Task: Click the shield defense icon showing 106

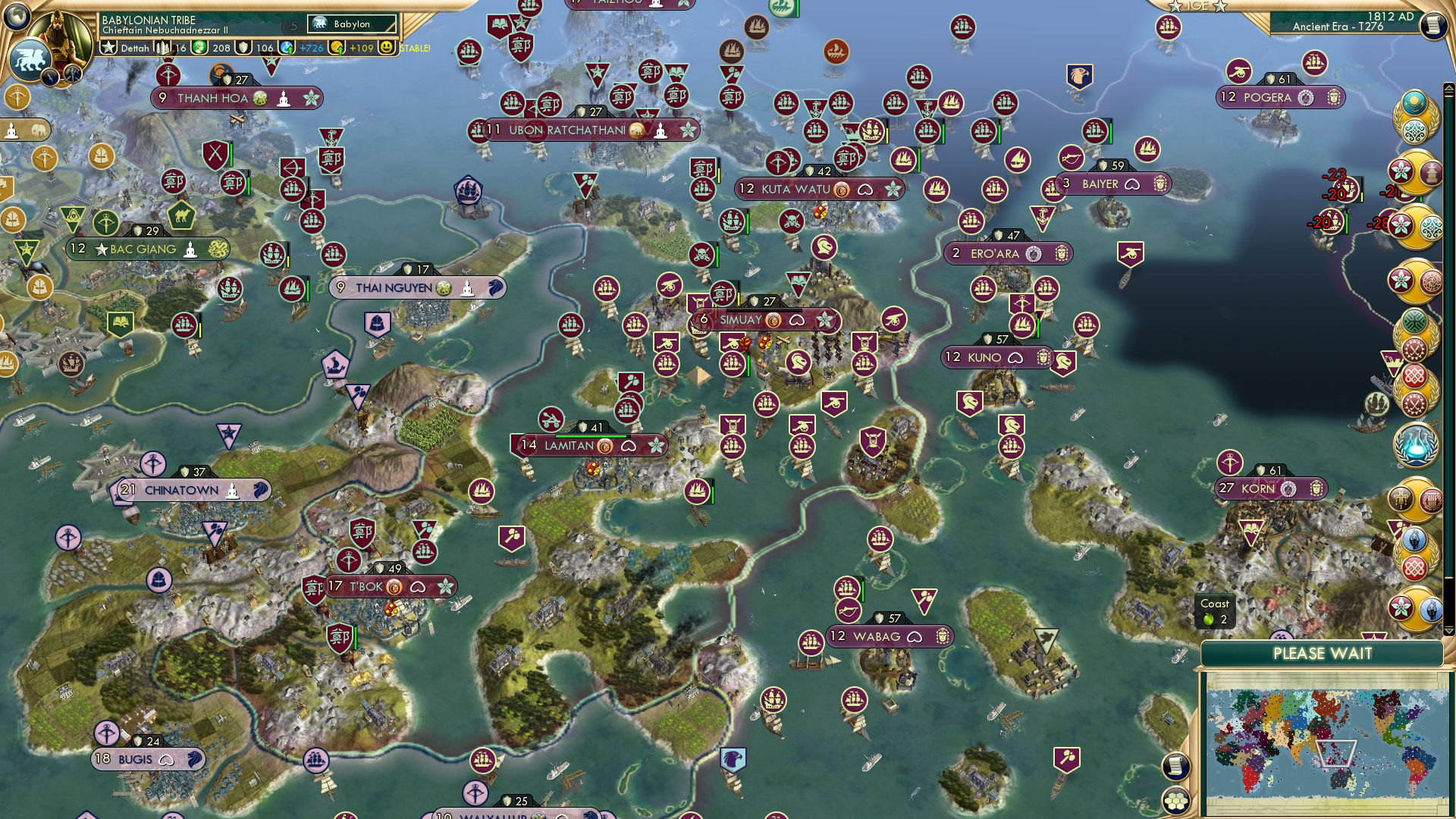Action: [243, 49]
